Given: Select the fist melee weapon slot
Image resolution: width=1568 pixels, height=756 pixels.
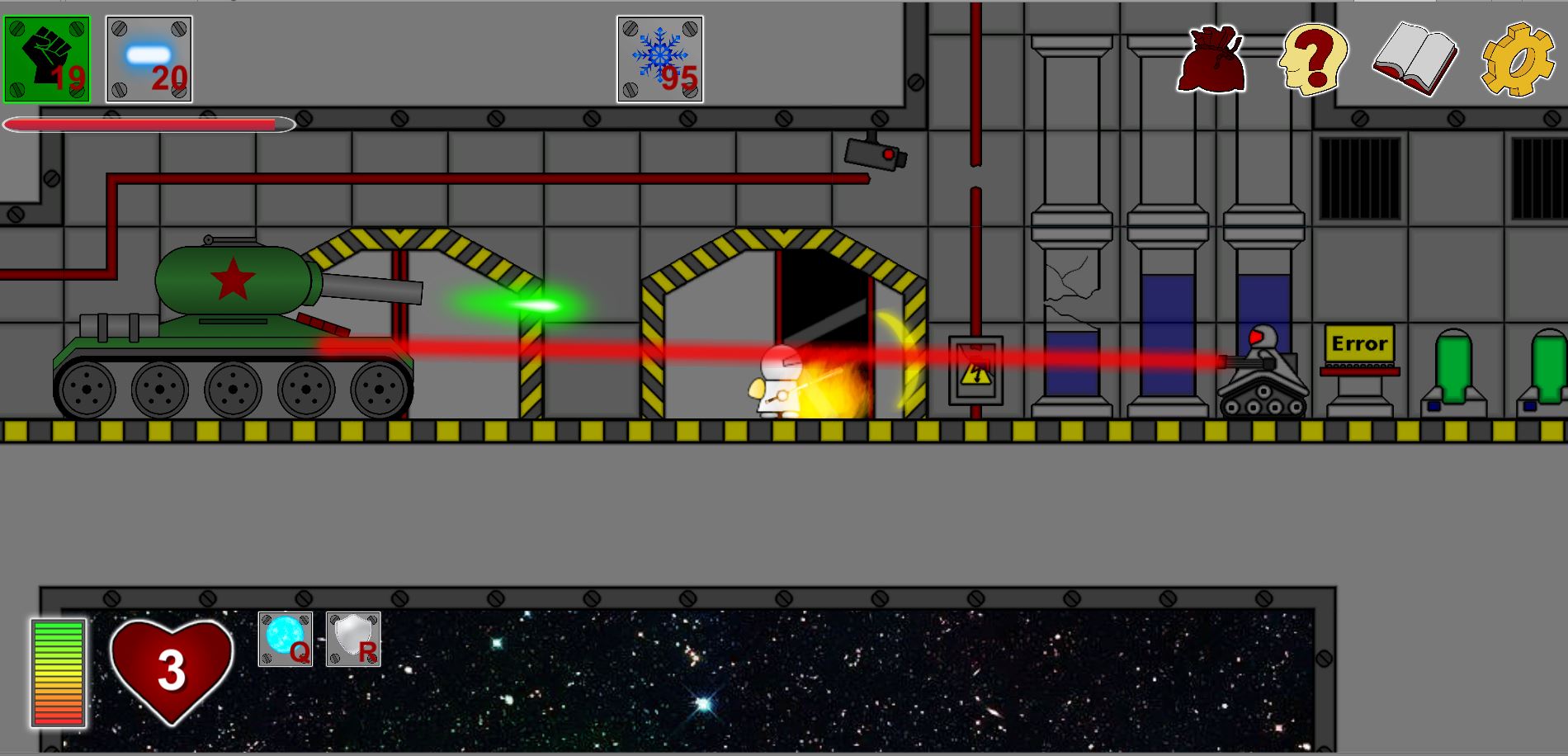Looking at the screenshot, I should pyautogui.click(x=47, y=59).
